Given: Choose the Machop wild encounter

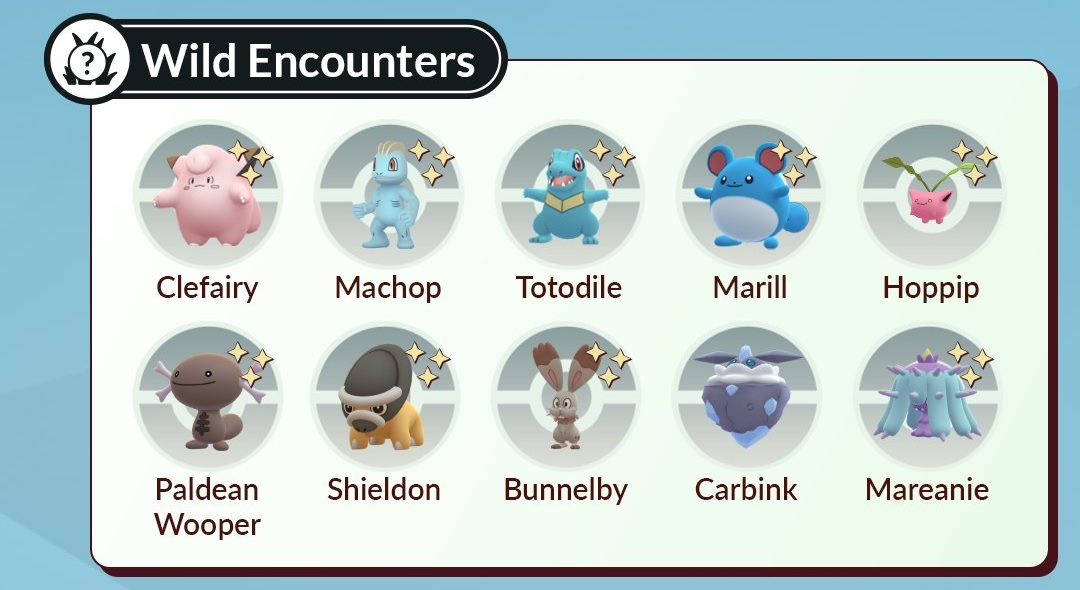Looking at the screenshot, I should pos(388,196).
